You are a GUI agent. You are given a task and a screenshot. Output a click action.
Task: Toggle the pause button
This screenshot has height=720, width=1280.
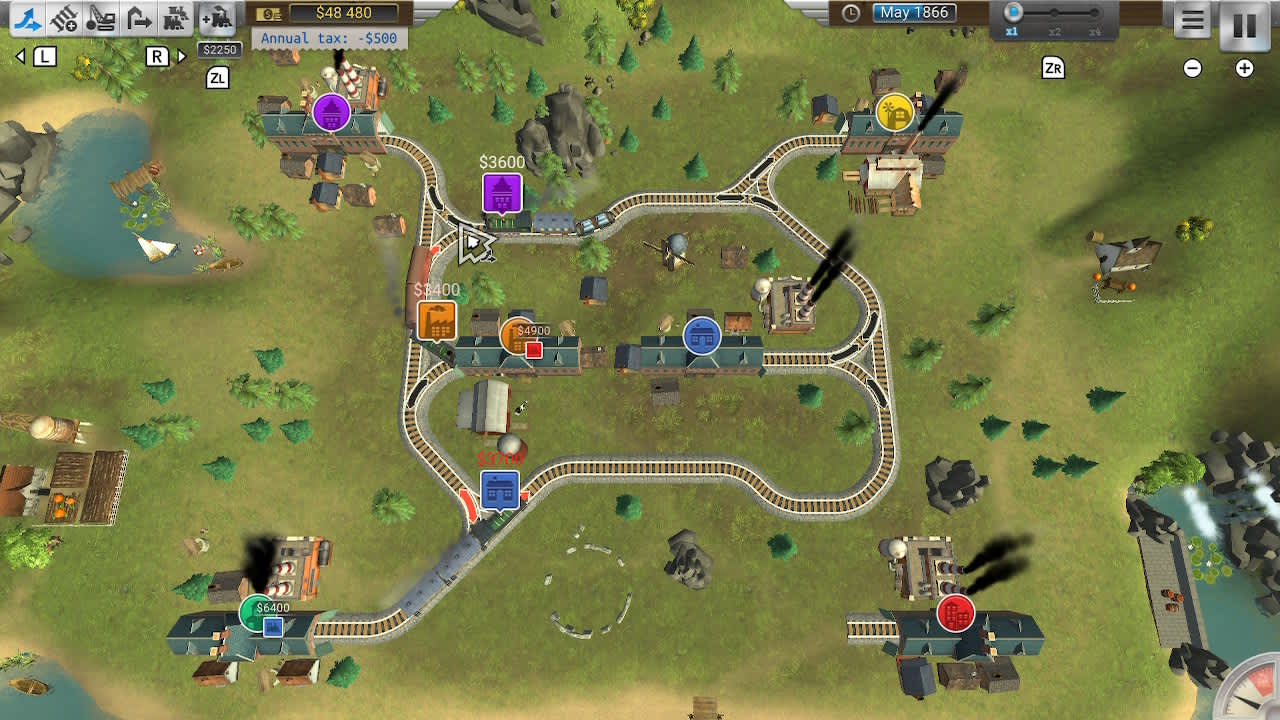click(1244, 27)
